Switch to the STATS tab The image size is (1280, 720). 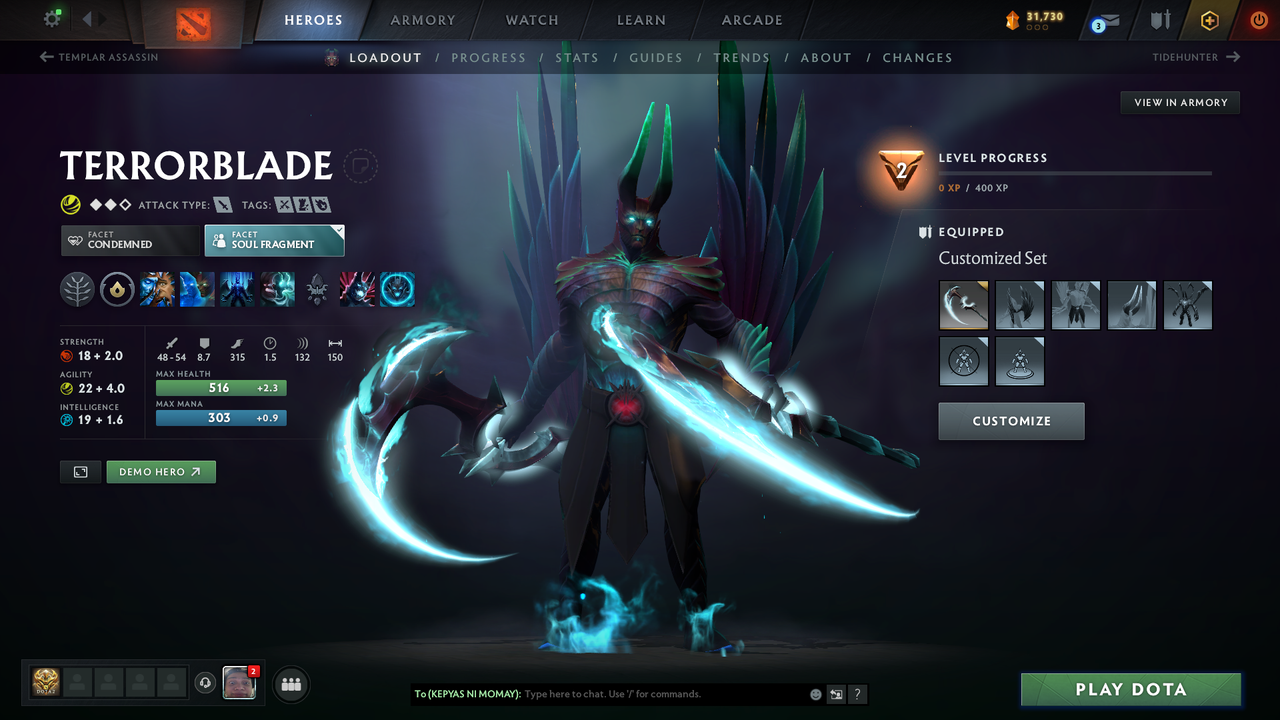point(577,57)
